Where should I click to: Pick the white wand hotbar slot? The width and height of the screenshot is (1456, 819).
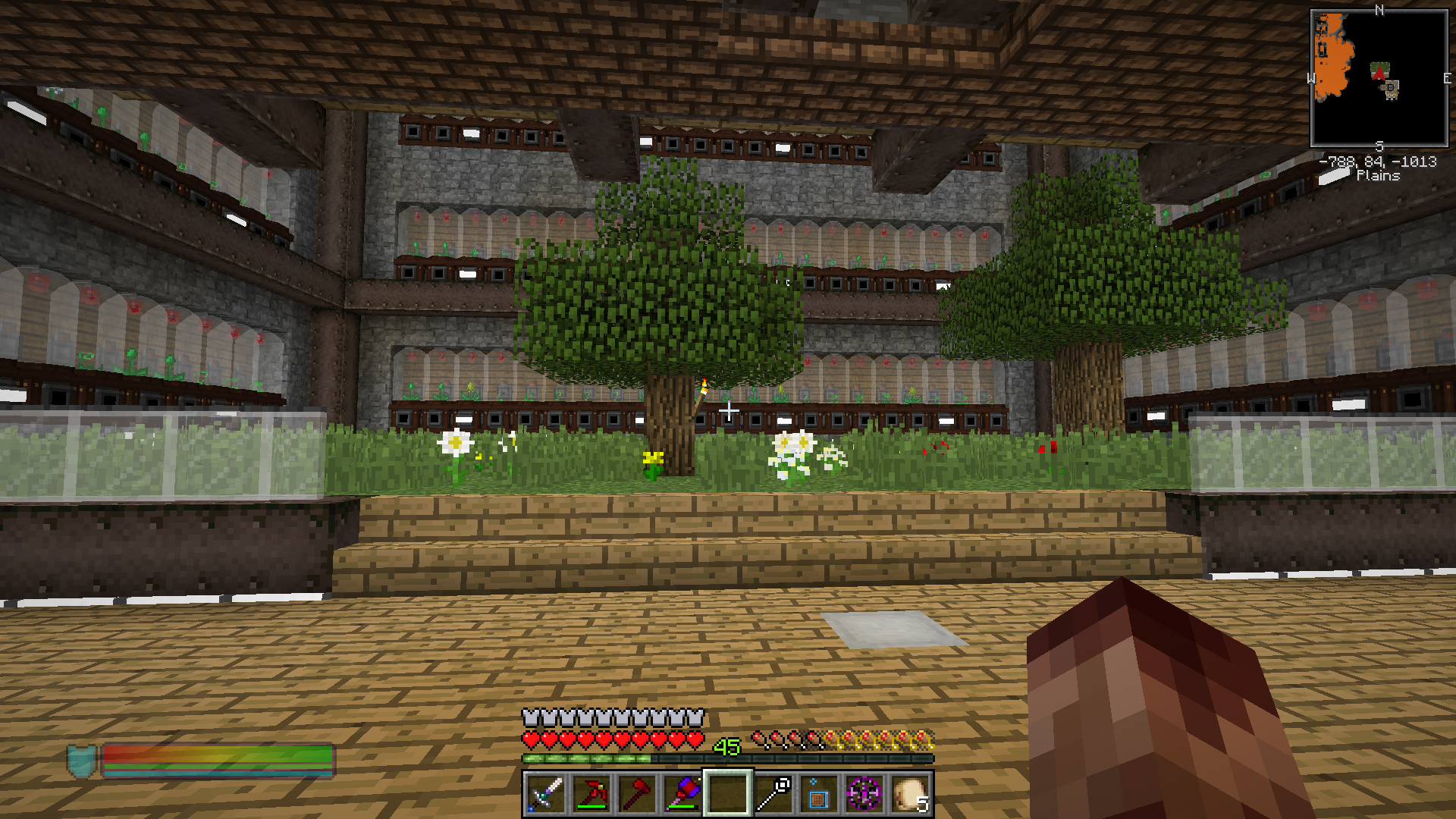[773, 794]
